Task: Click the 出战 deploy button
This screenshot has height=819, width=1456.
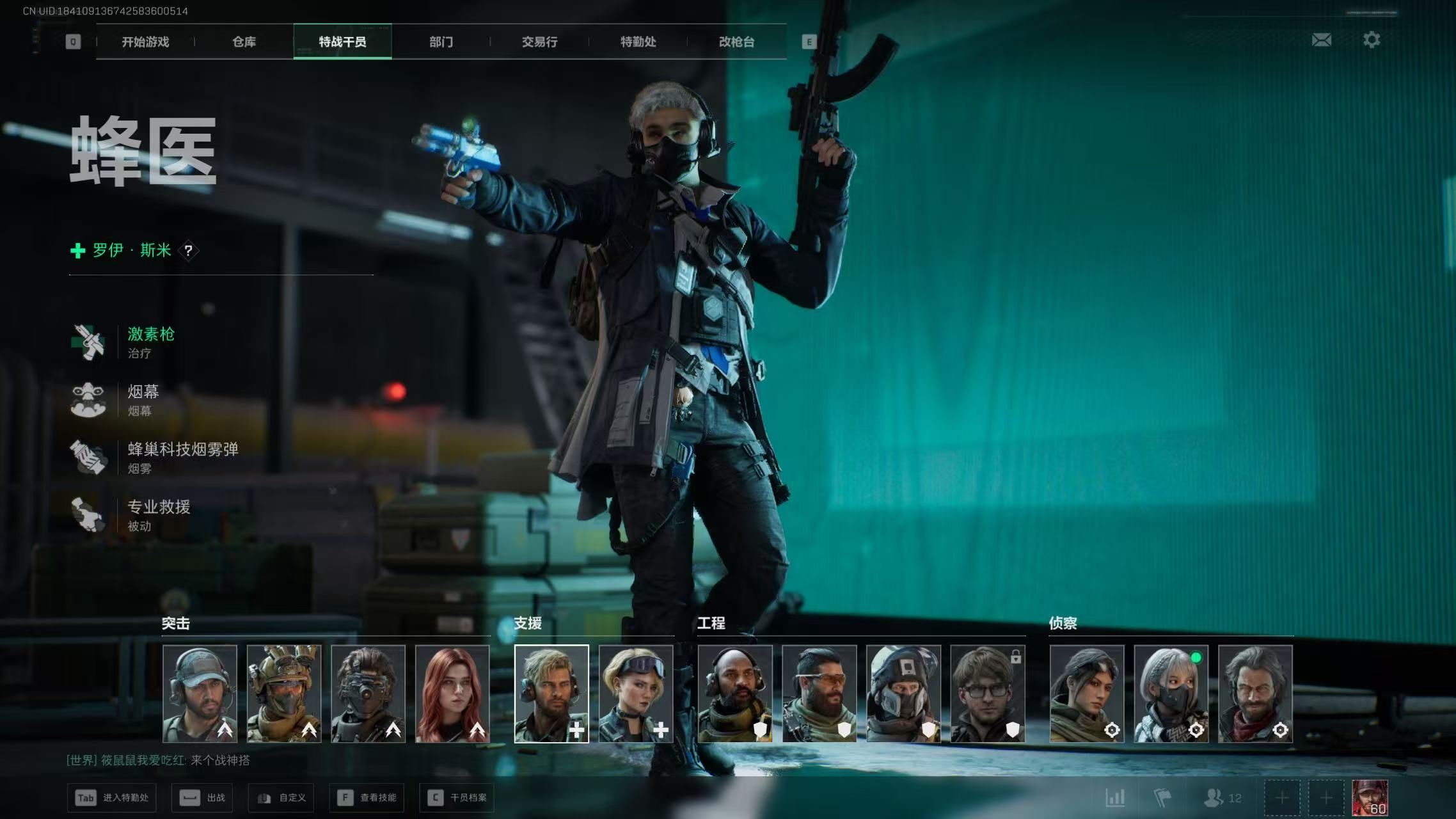Action: click(x=202, y=798)
